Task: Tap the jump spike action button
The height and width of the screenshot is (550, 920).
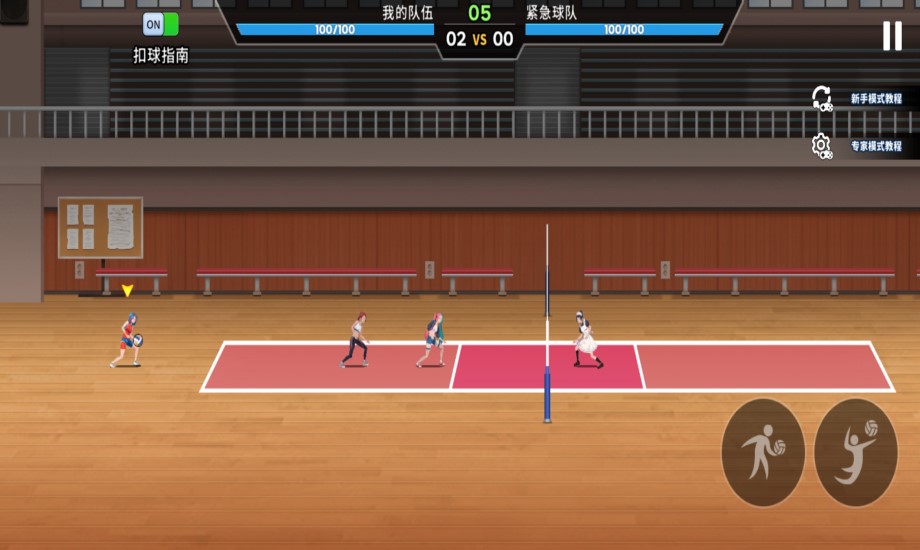Action: [x=856, y=452]
